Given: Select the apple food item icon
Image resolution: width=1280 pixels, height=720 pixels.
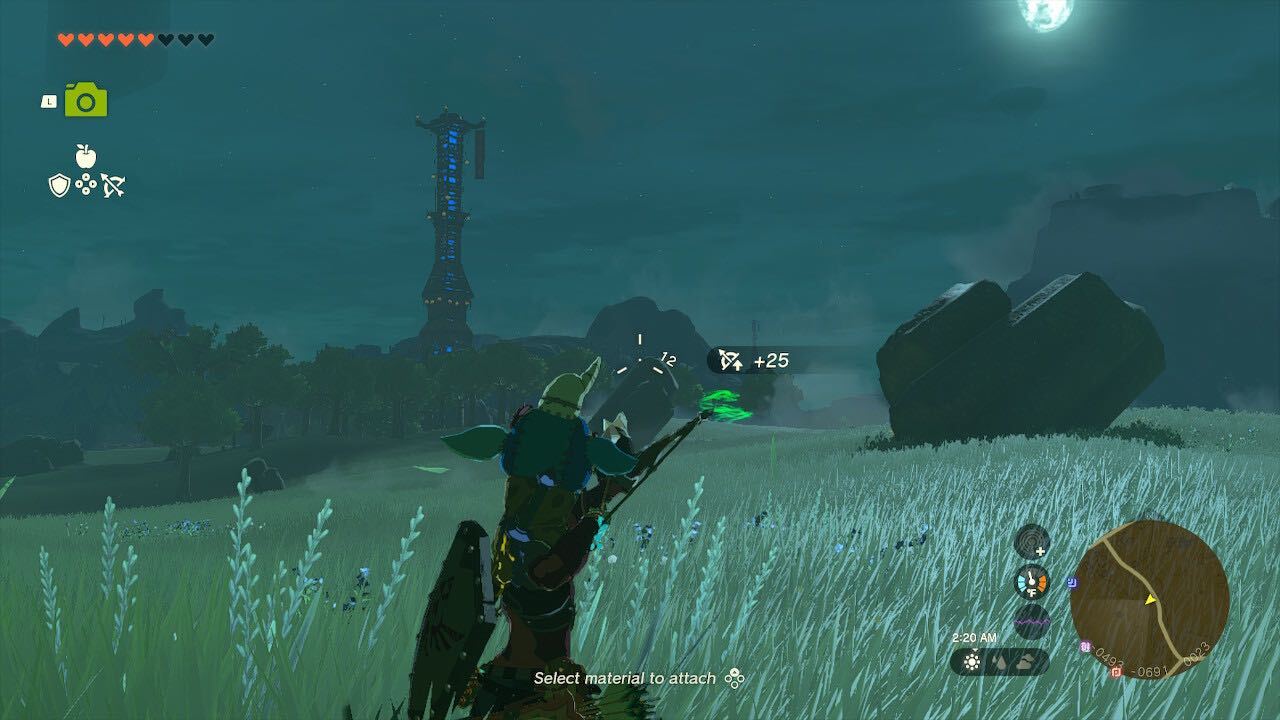Looking at the screenshot, I should 85,156.
